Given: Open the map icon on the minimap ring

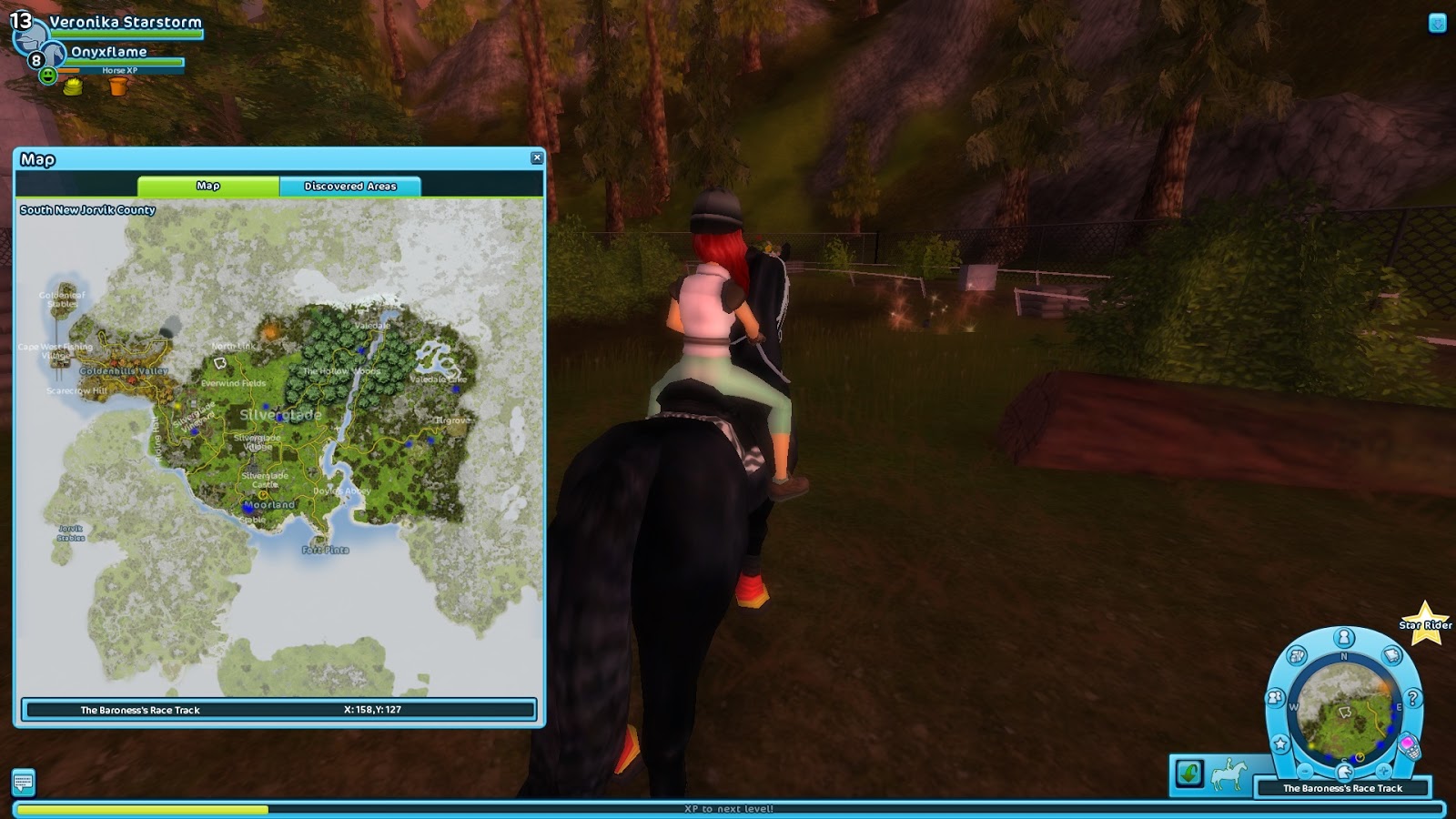Looking at the screenshot, I should coord(1297,655).
